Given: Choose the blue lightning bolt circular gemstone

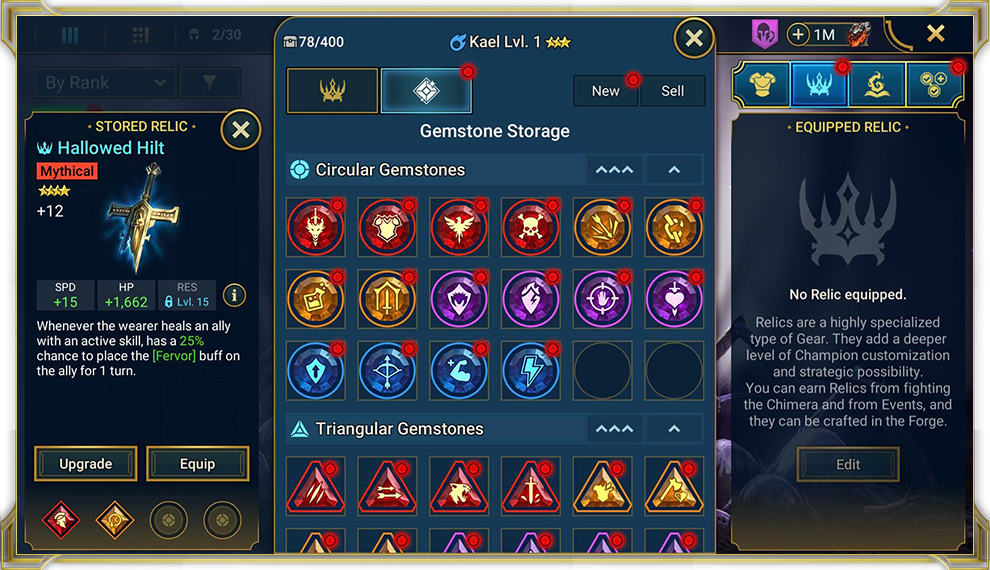Looking at the screenshot, I should [x=531, y=370].
